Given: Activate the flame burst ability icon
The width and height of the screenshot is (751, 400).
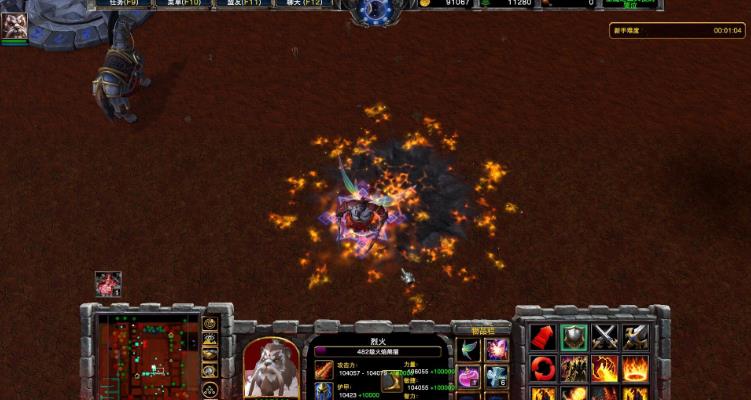Looking at the screenshot, I should pyautogui.click(x=604, y=368).
